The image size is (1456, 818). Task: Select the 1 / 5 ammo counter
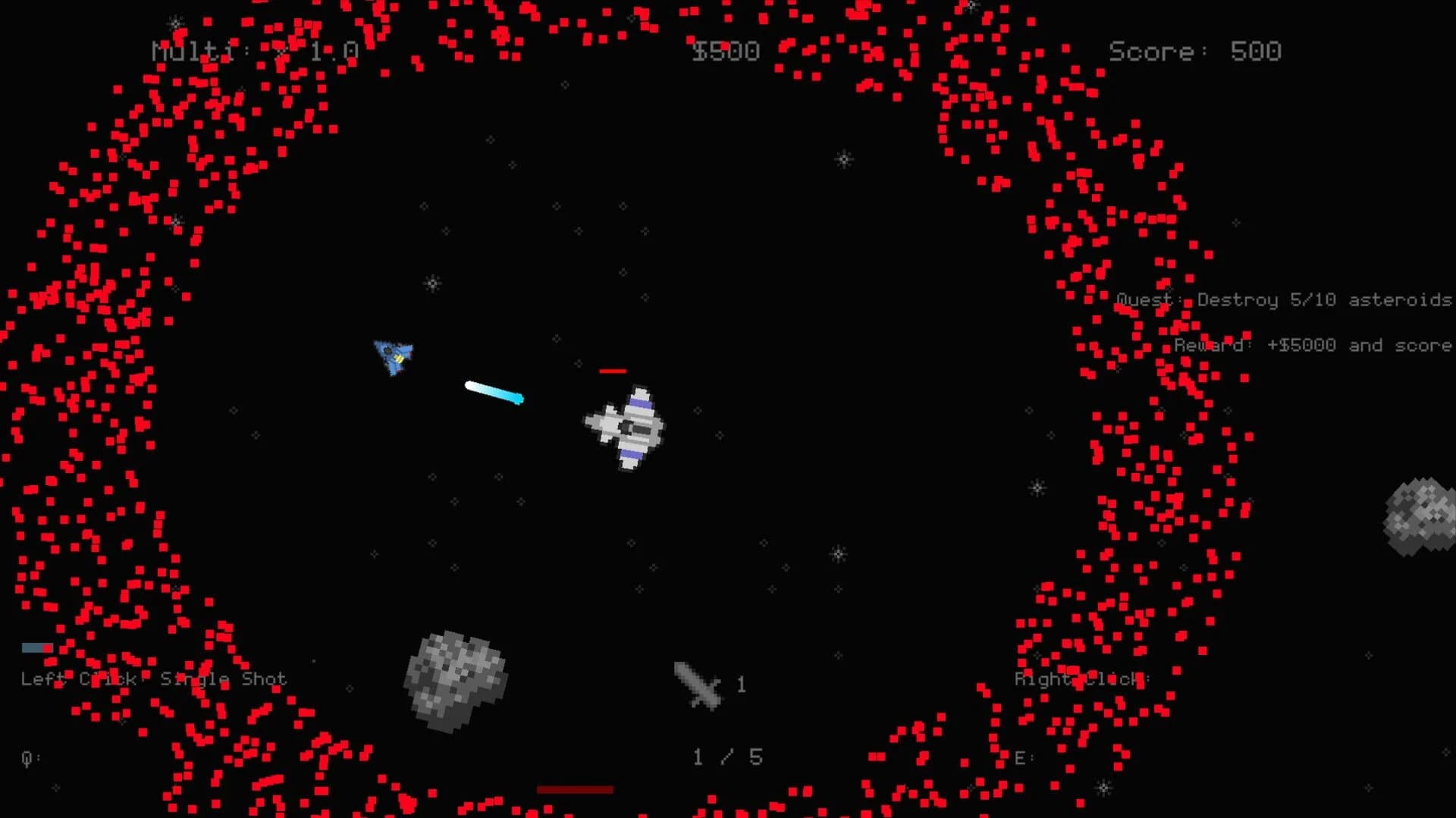pyautogui.click(x=726, y=756)
